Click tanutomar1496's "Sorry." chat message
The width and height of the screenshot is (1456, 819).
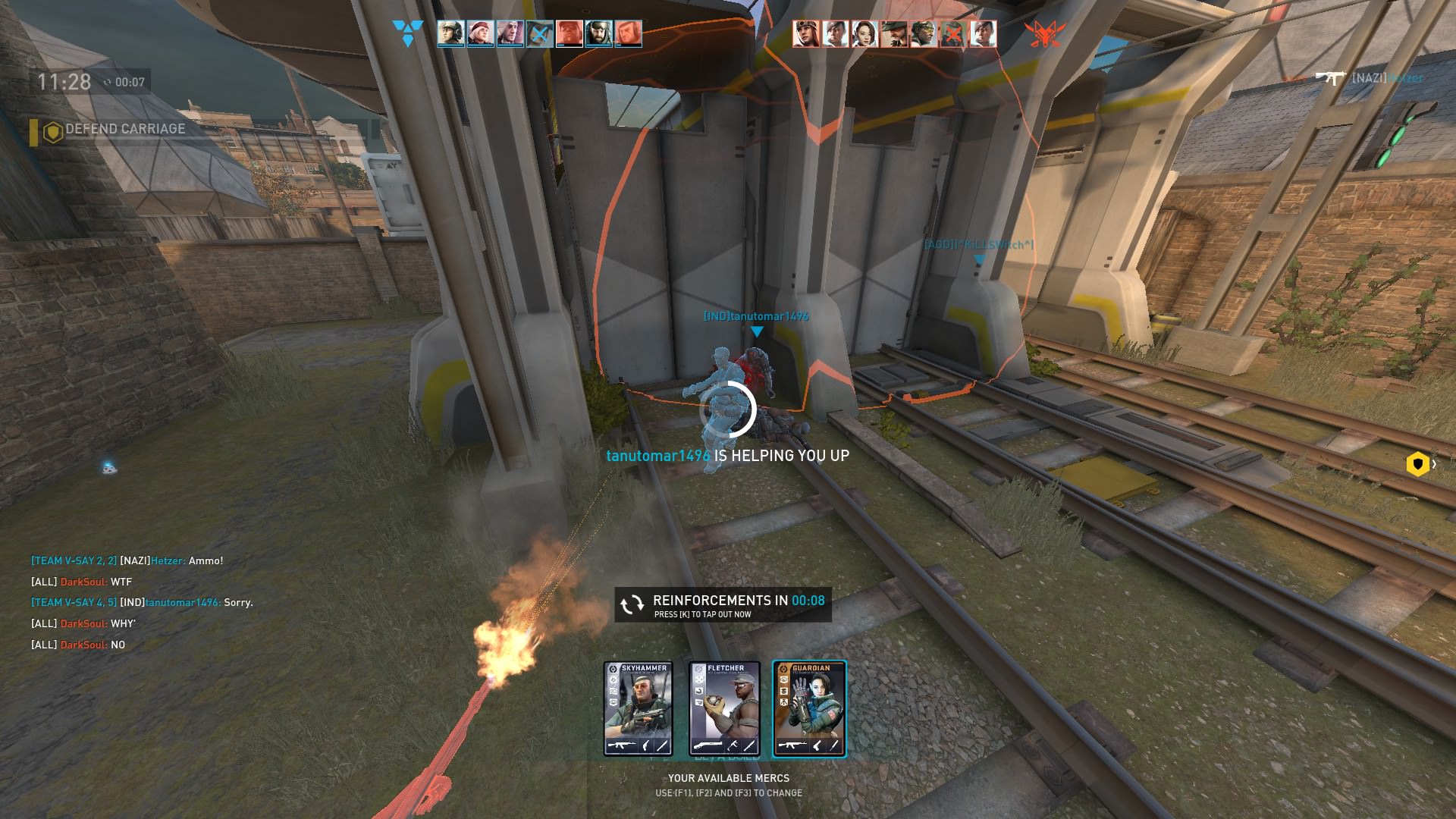point(143,603)
